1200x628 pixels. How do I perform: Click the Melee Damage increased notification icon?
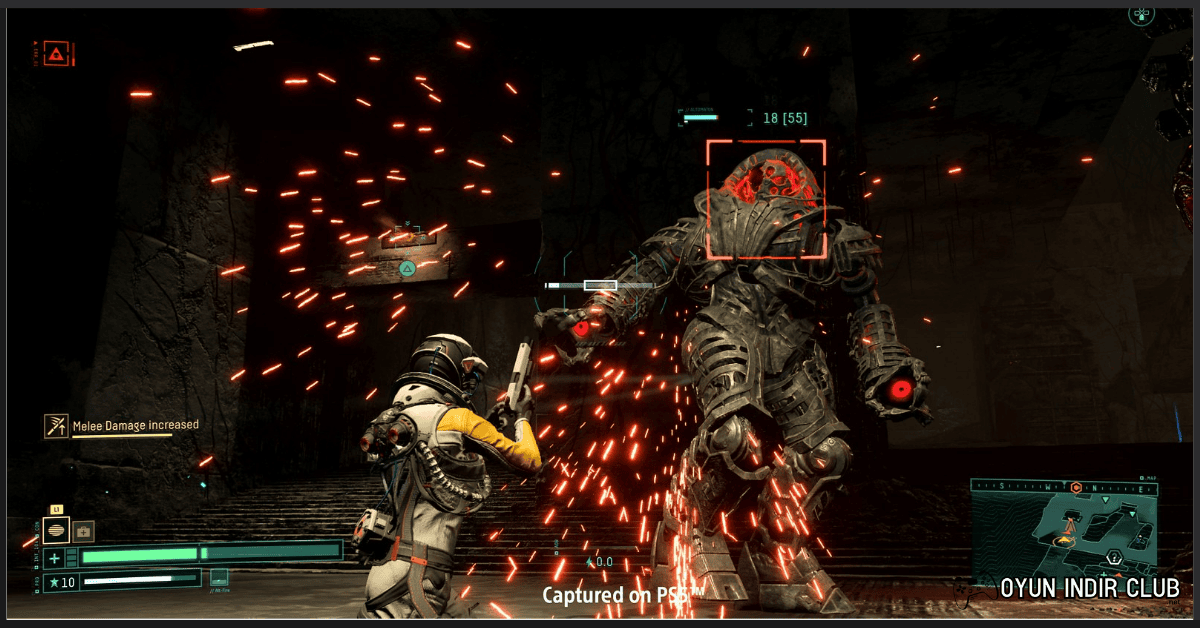pos(56,426)
